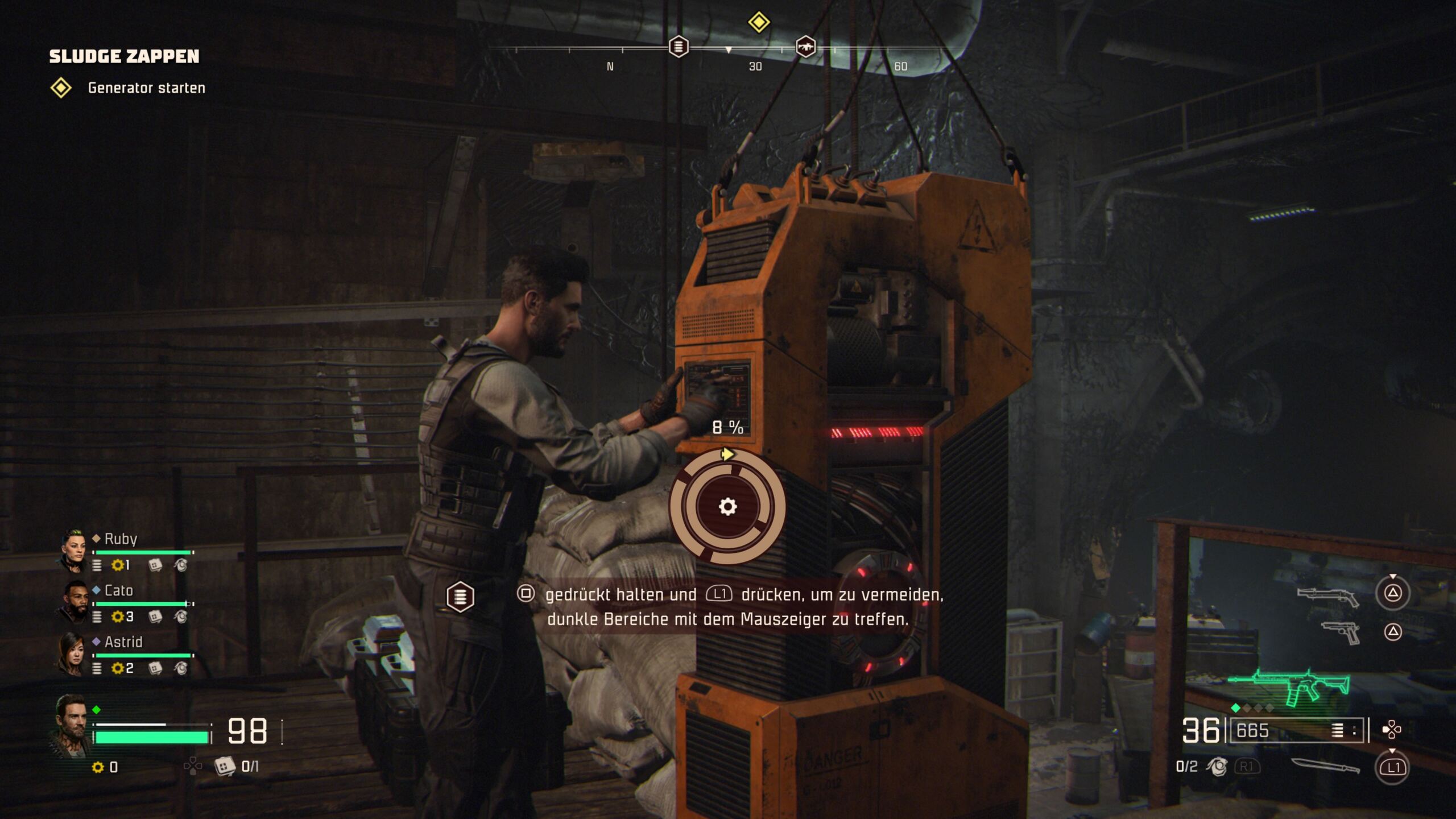The width and height of the screenshot is (1456, 819).
Task: Click the gear icon in the circular minigame
Action: coord(727,506)
